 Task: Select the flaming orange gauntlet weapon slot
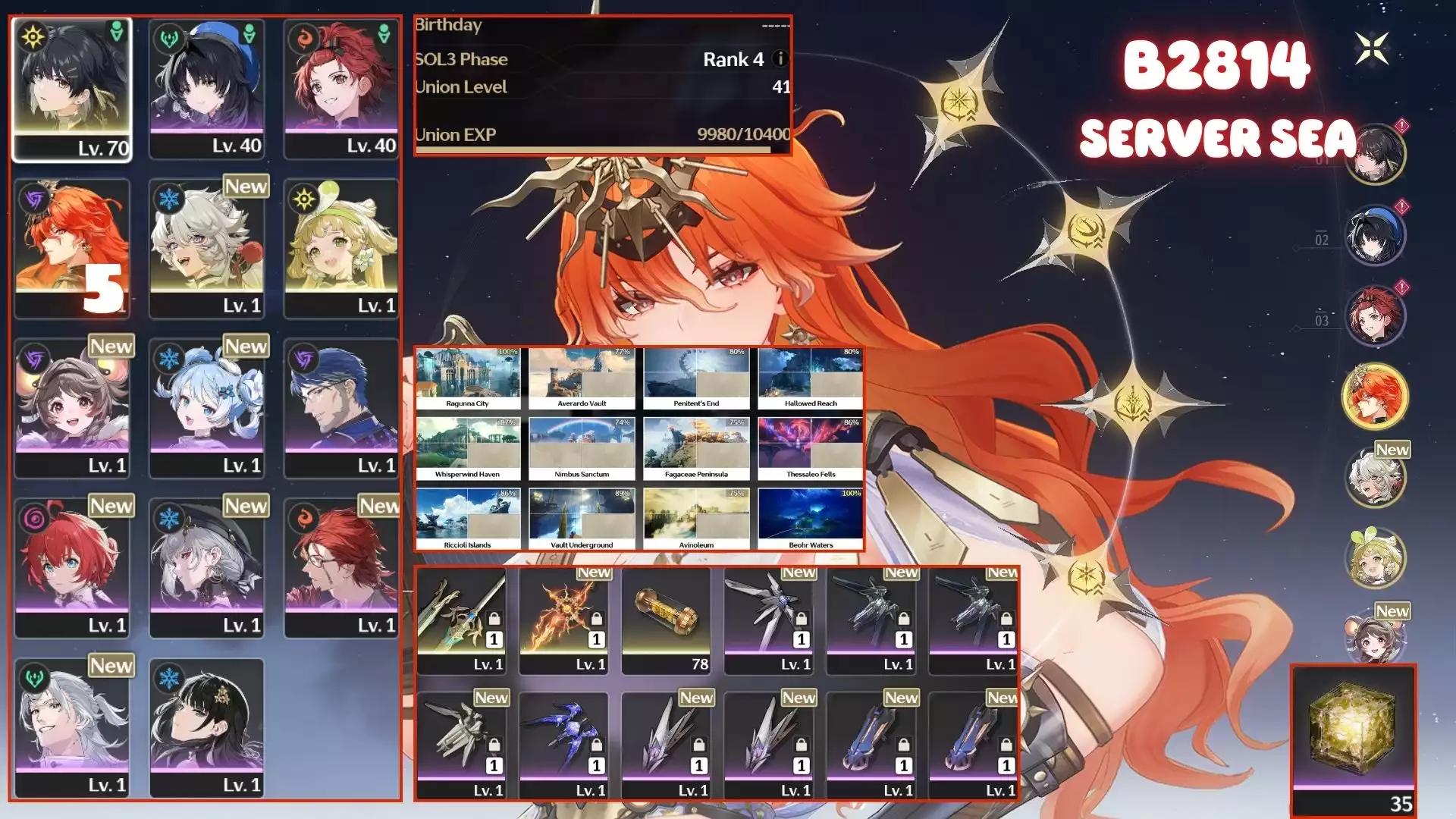(x=563, y=620)
